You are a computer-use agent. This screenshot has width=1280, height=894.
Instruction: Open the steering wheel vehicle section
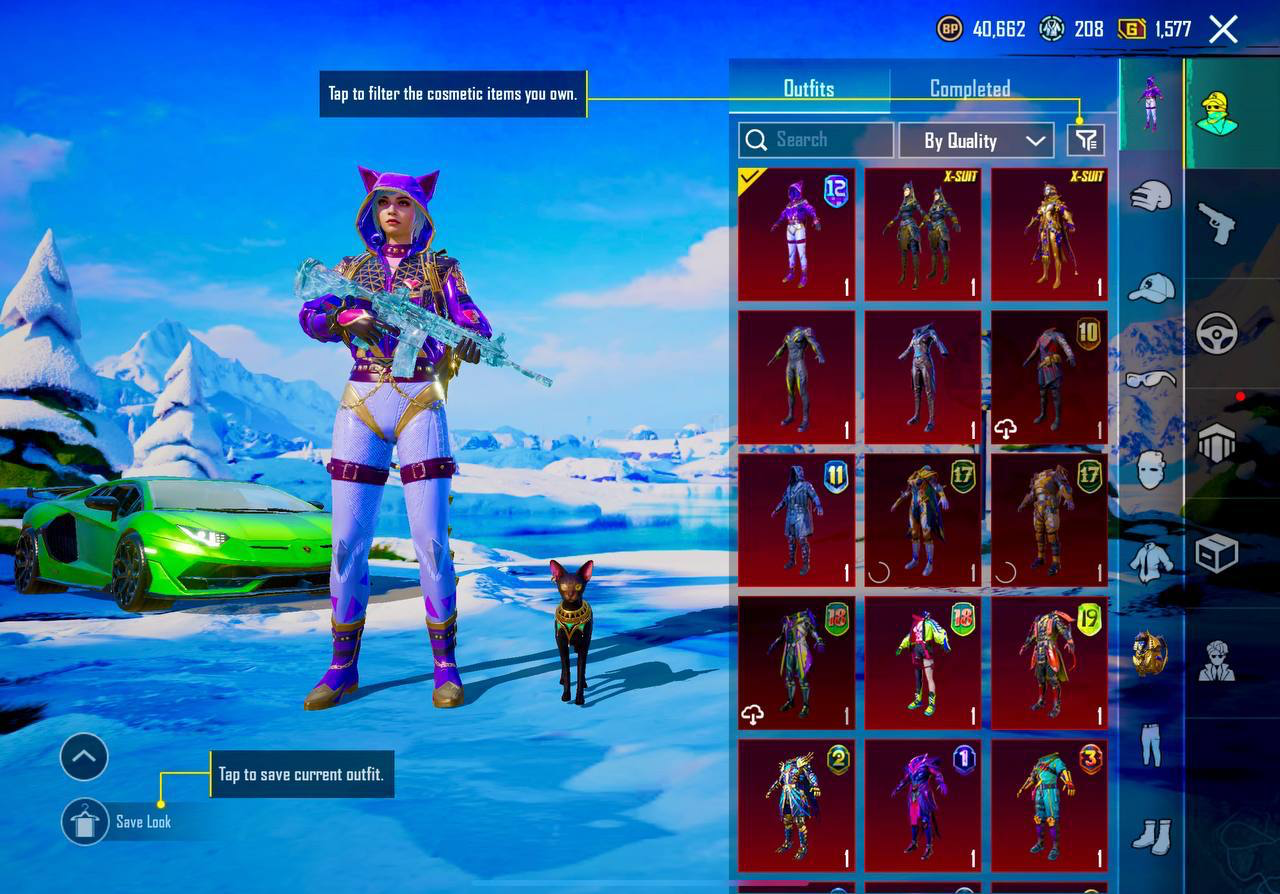(x=1217, y=333)
